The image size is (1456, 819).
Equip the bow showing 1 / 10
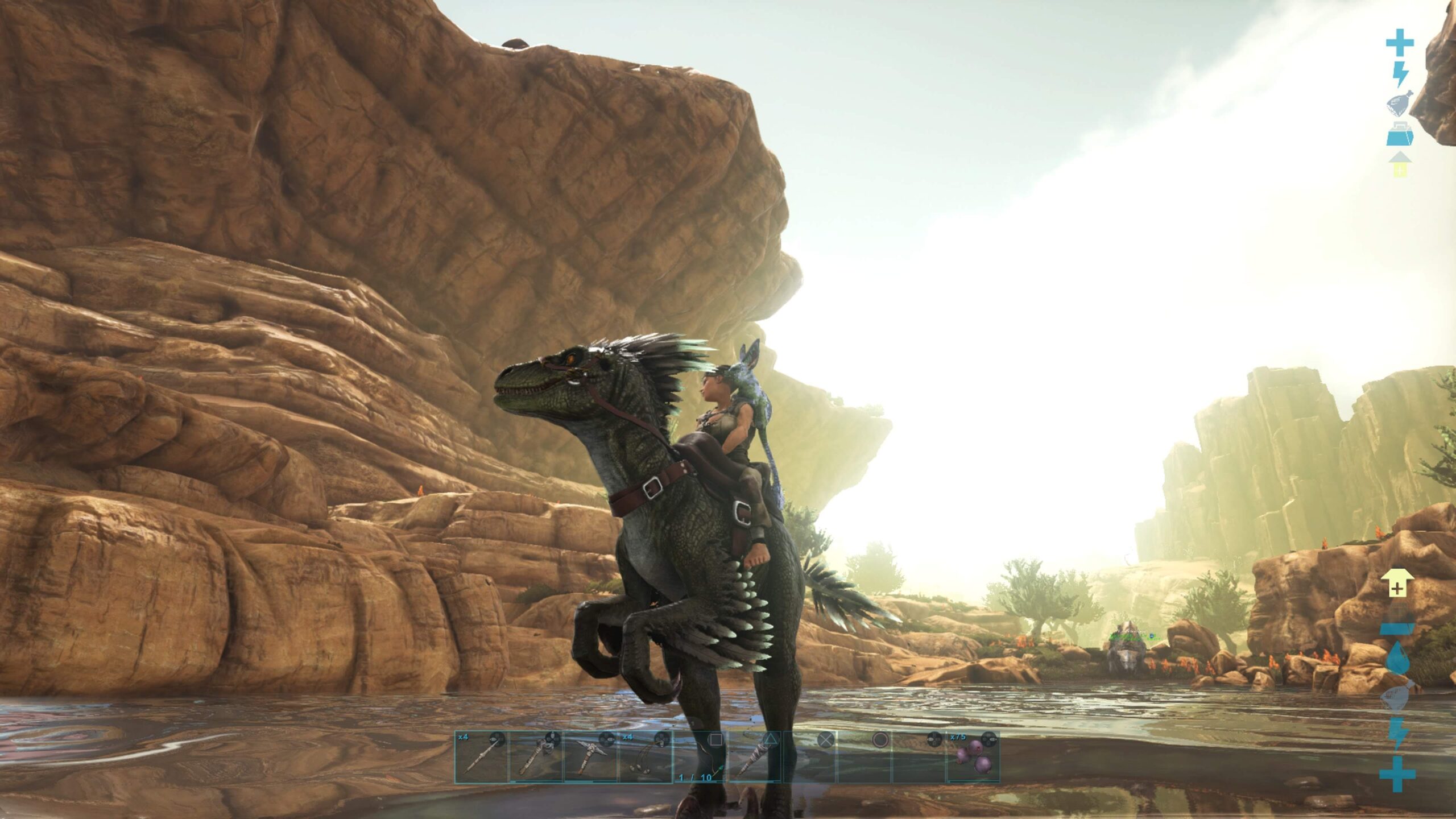(699, 757)
